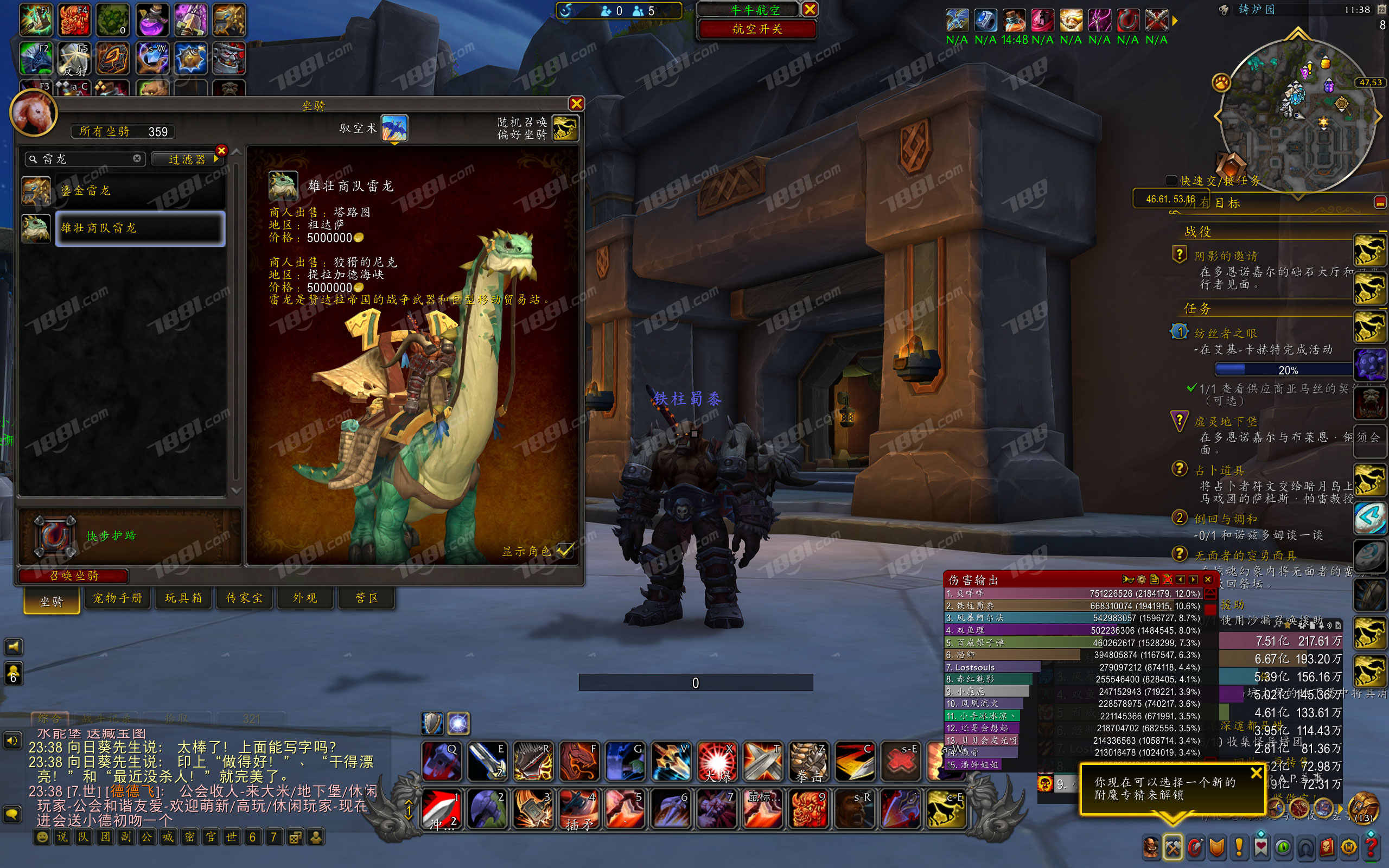Toggle the 显示角色 checkbox
Viewport: 1389px width, 868px height.
(565, 551)
